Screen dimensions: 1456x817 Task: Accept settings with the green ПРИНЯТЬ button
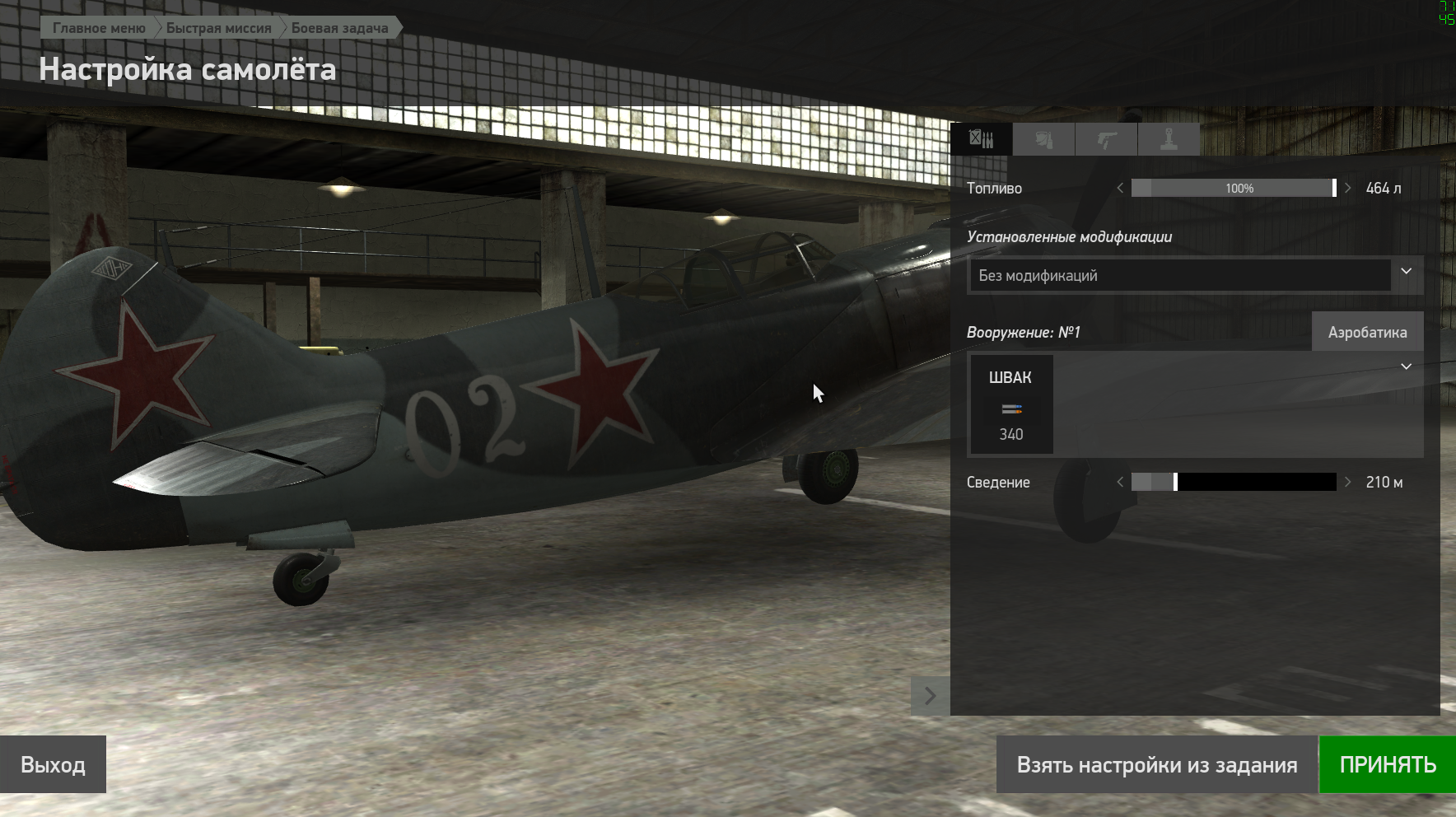coord(1387,764)
